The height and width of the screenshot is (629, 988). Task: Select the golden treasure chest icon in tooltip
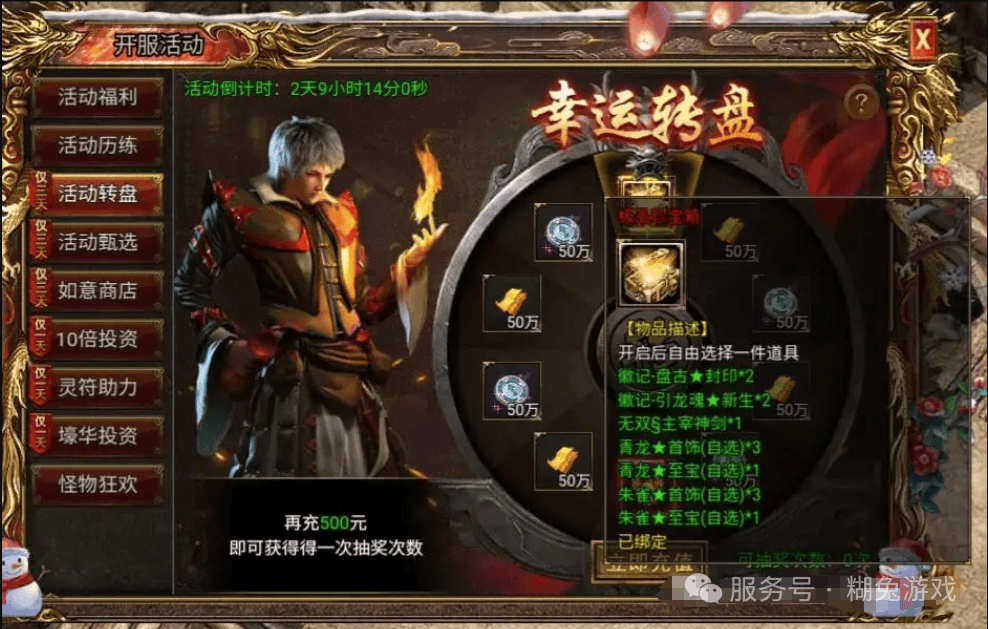pyautogui.click(x=651, y=273)
